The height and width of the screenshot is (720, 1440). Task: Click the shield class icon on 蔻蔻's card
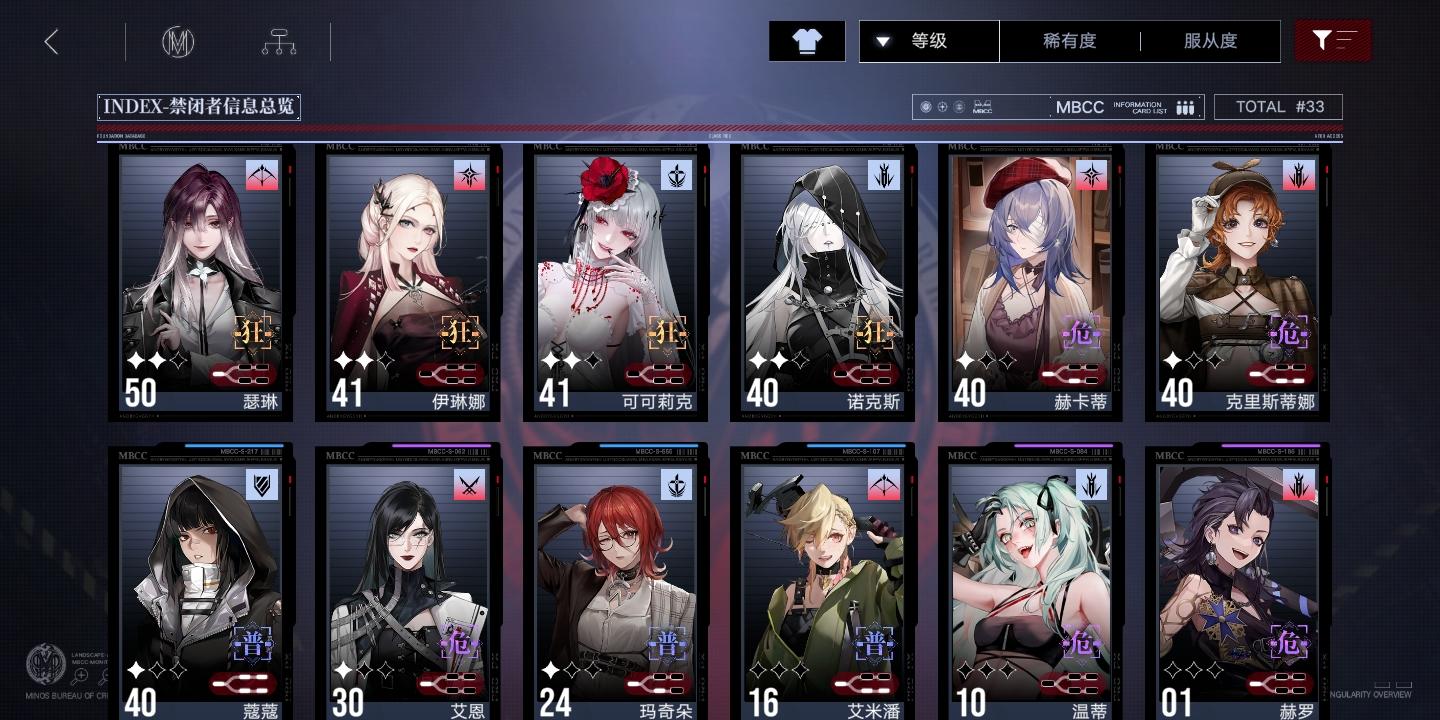(x=263, y=485)
